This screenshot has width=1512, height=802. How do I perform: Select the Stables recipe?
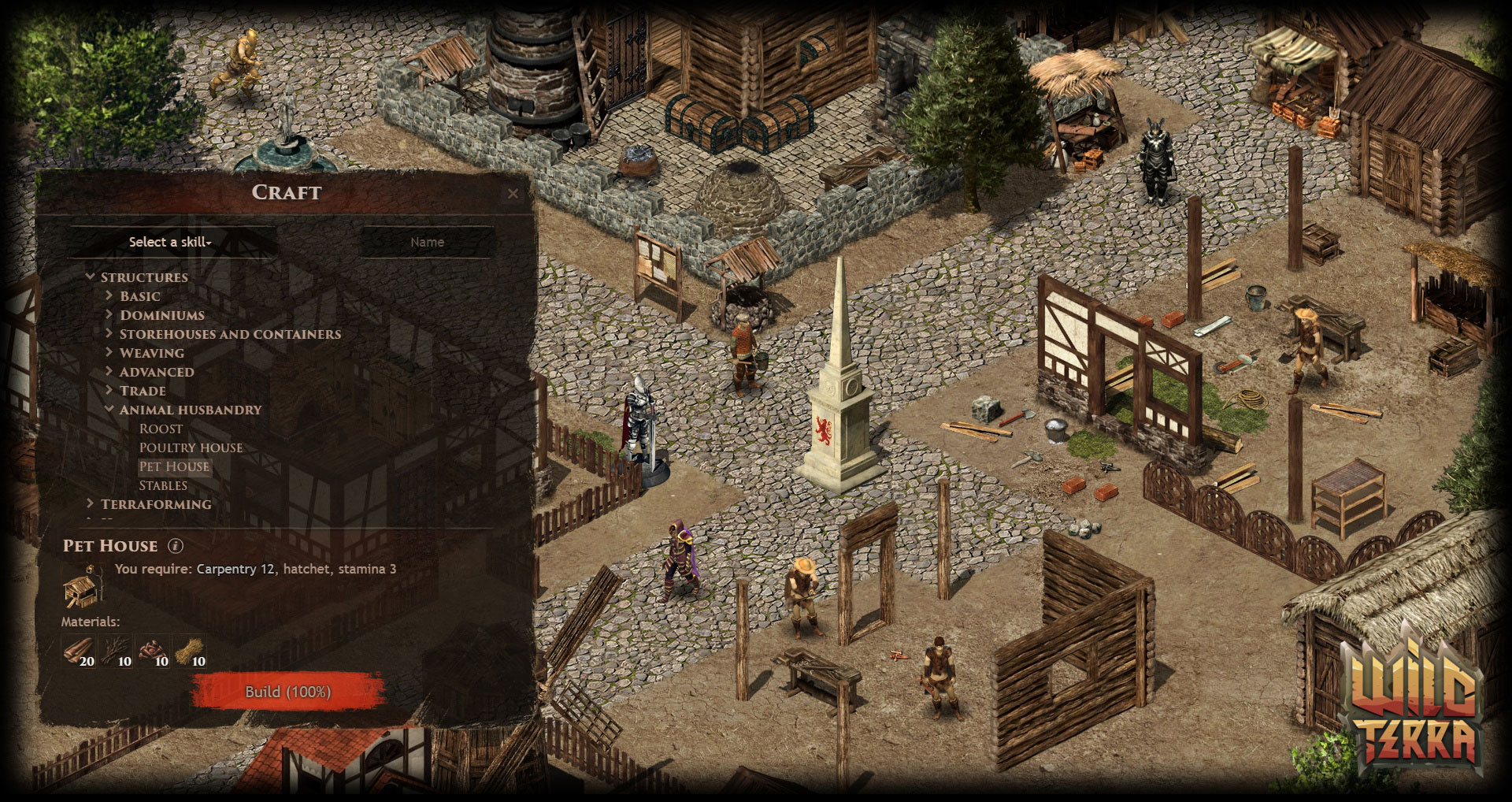pos(163,485)
